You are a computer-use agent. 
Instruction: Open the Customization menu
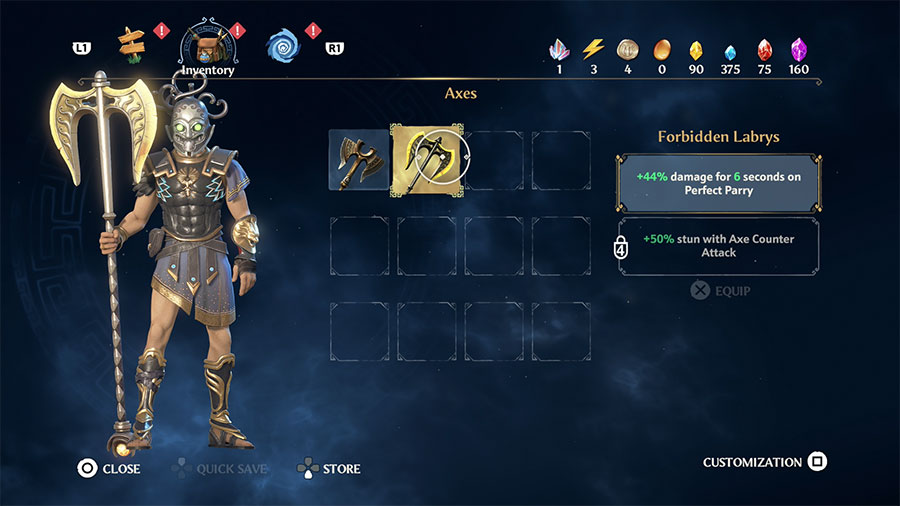[x=765, y=462]
